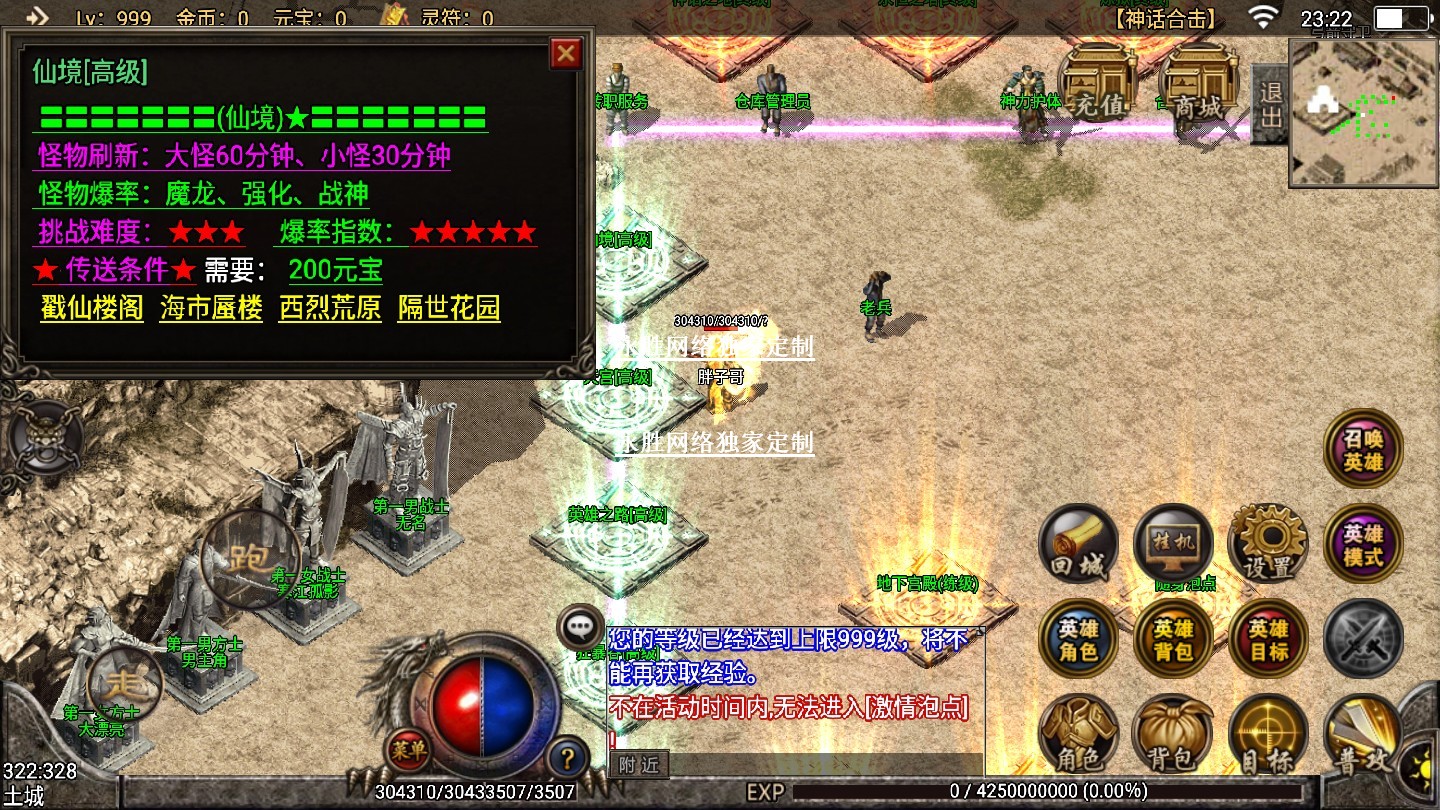Show the 角色 character sheet
This screenshot has width=1440, height=810.
coord(1079,735)
